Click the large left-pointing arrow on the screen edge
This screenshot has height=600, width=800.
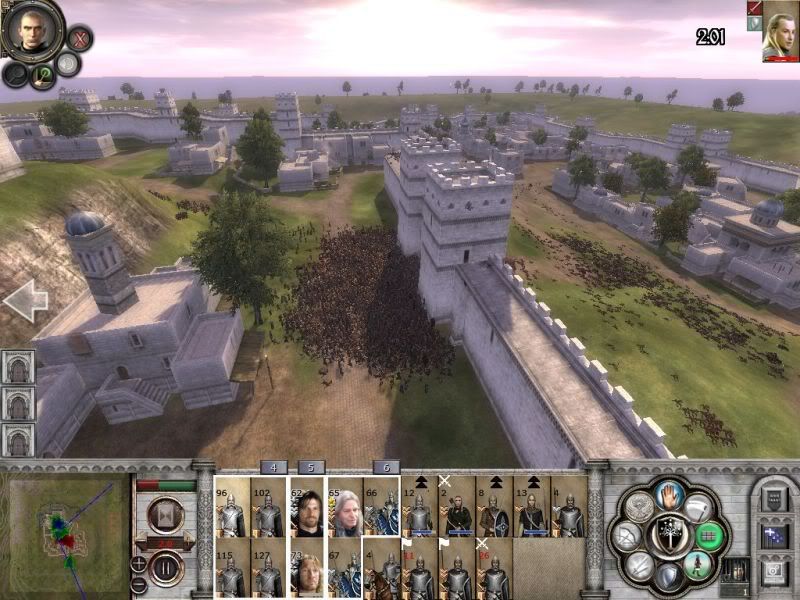[24, 299]
